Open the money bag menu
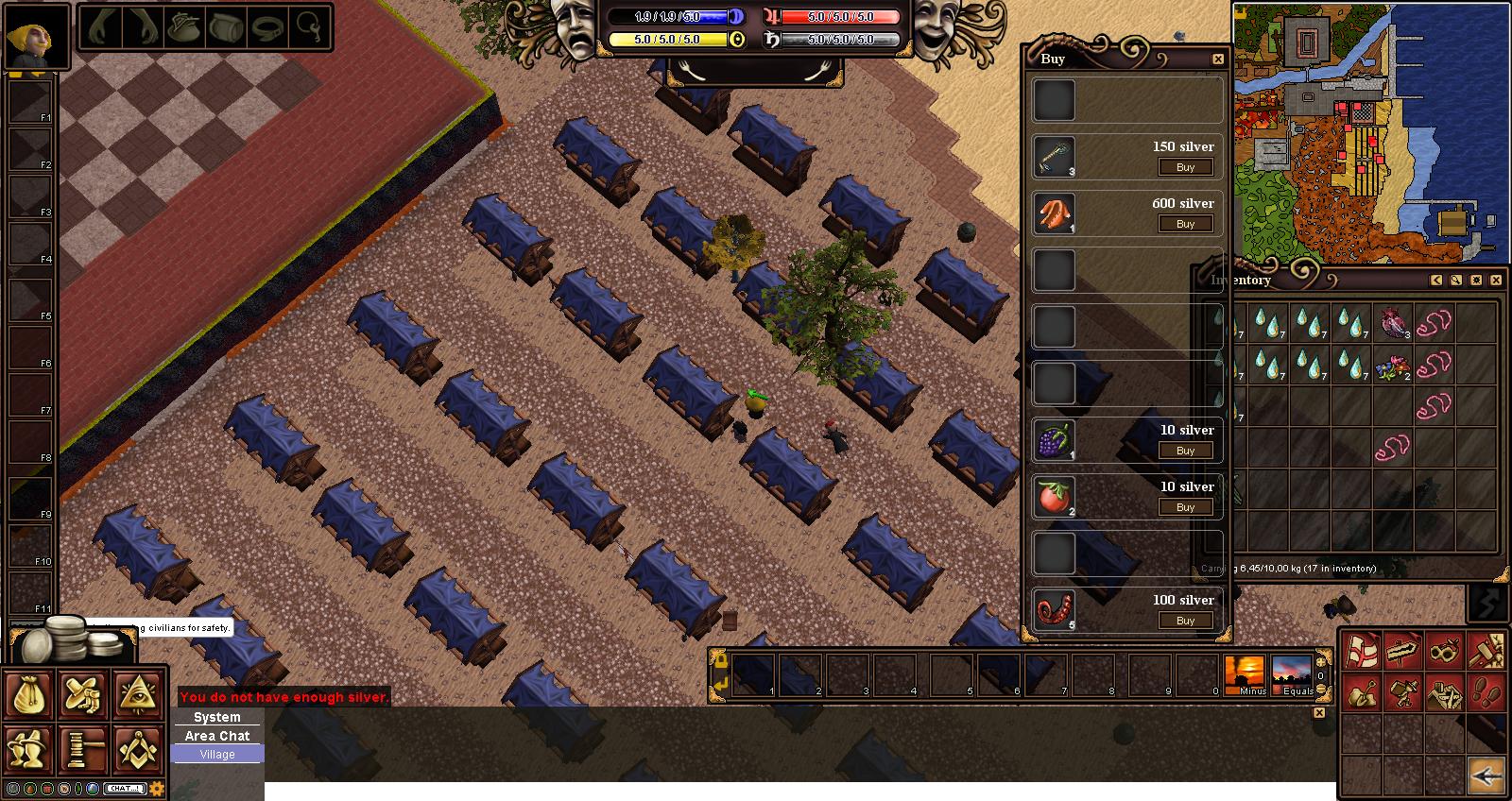The height and width of the screenshot is (801, 1512). (29, 695)
